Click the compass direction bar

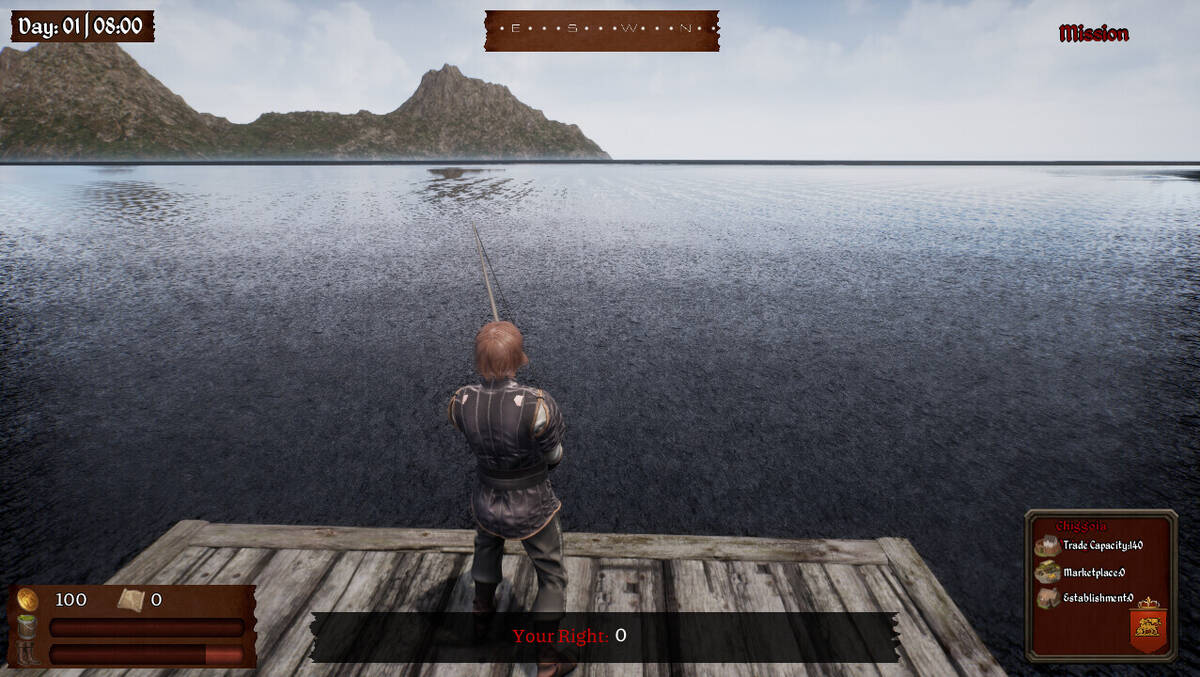pos(601,30)
